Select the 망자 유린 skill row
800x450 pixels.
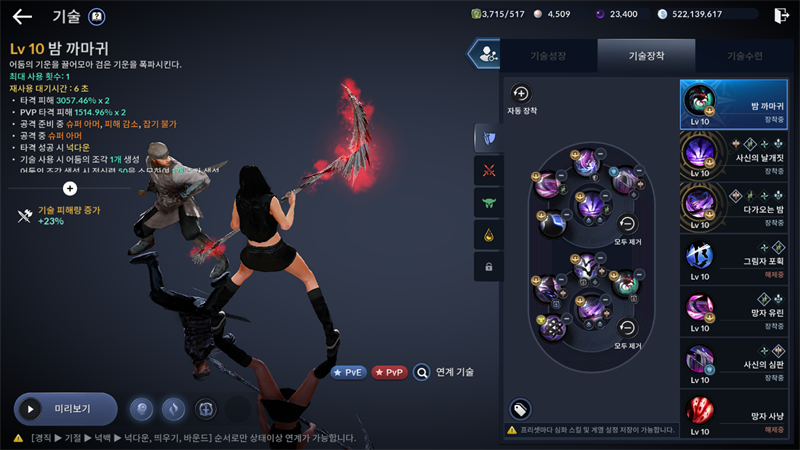738,310
